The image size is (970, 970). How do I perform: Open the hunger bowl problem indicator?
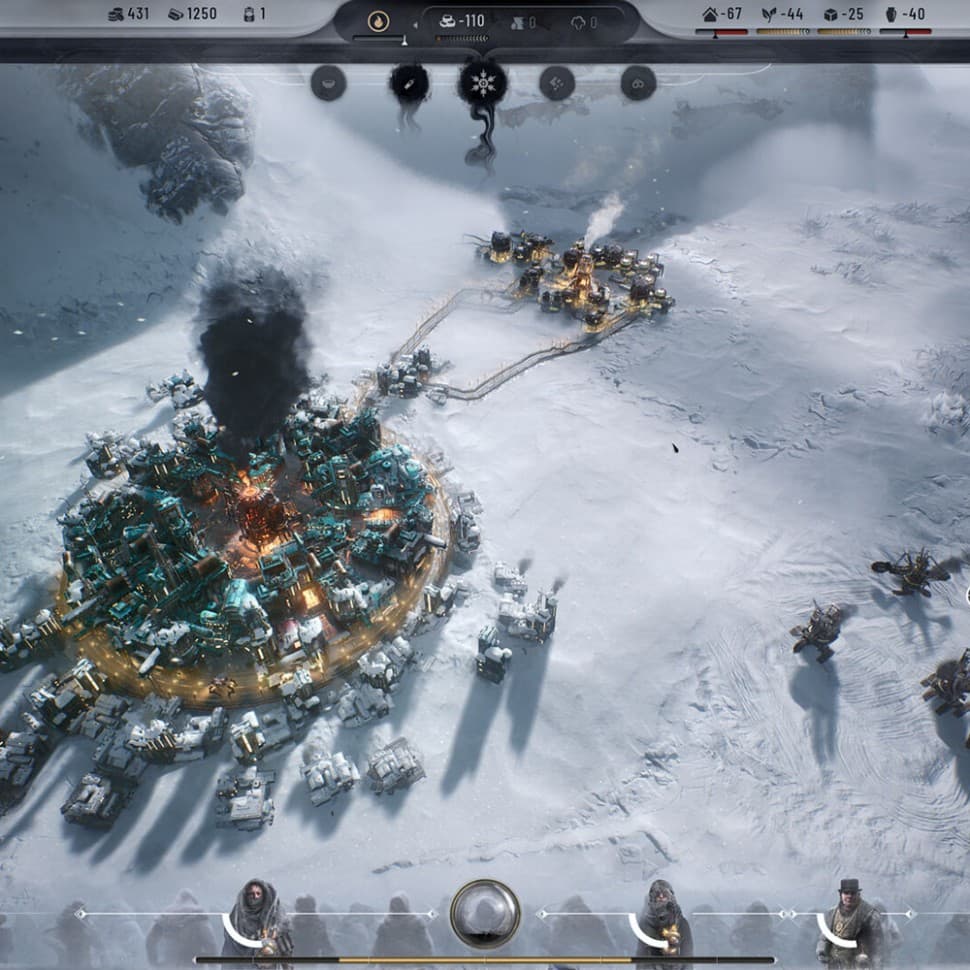(328, 83)
